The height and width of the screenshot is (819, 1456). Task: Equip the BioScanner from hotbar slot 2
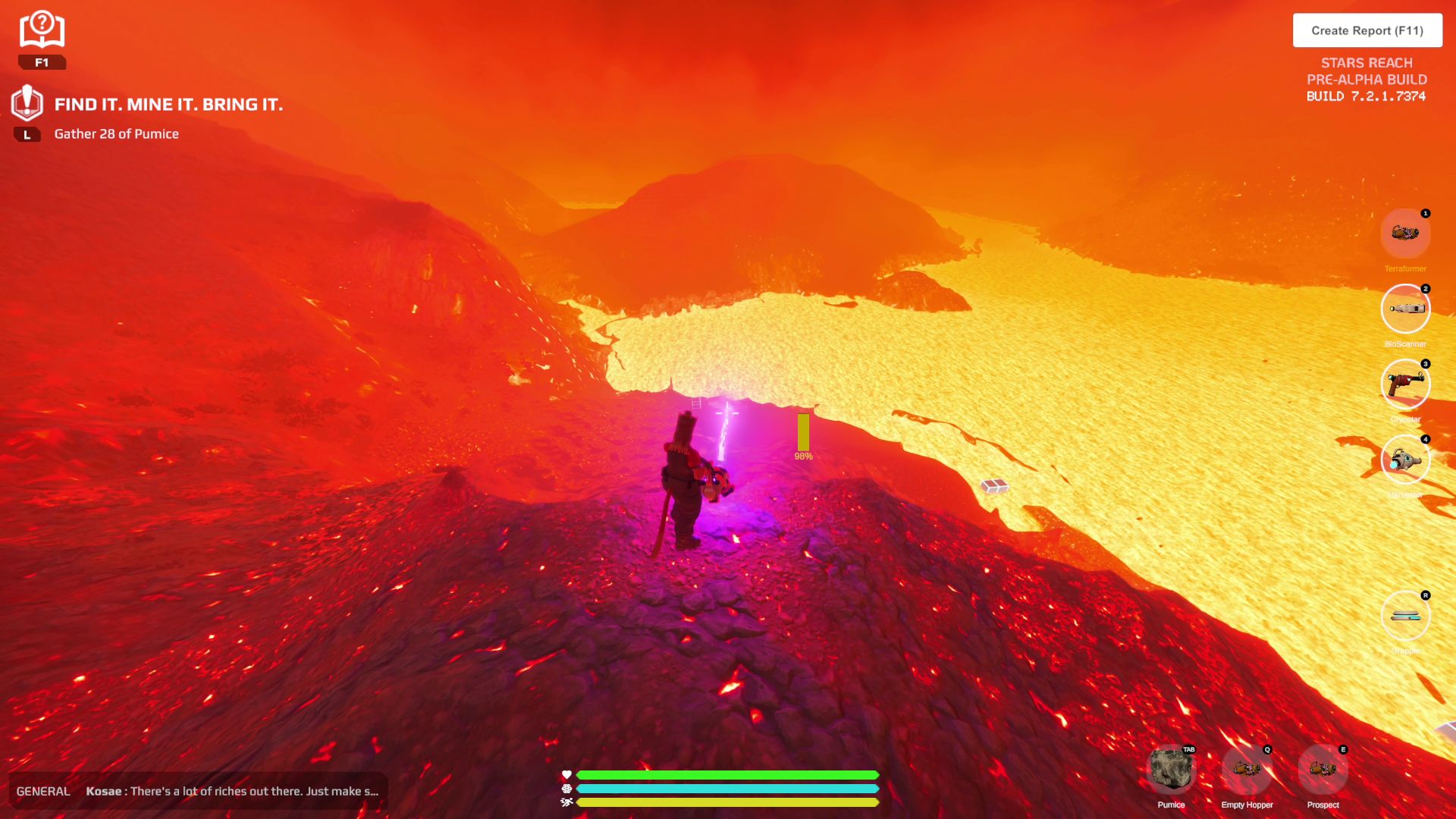[1406, 309]
